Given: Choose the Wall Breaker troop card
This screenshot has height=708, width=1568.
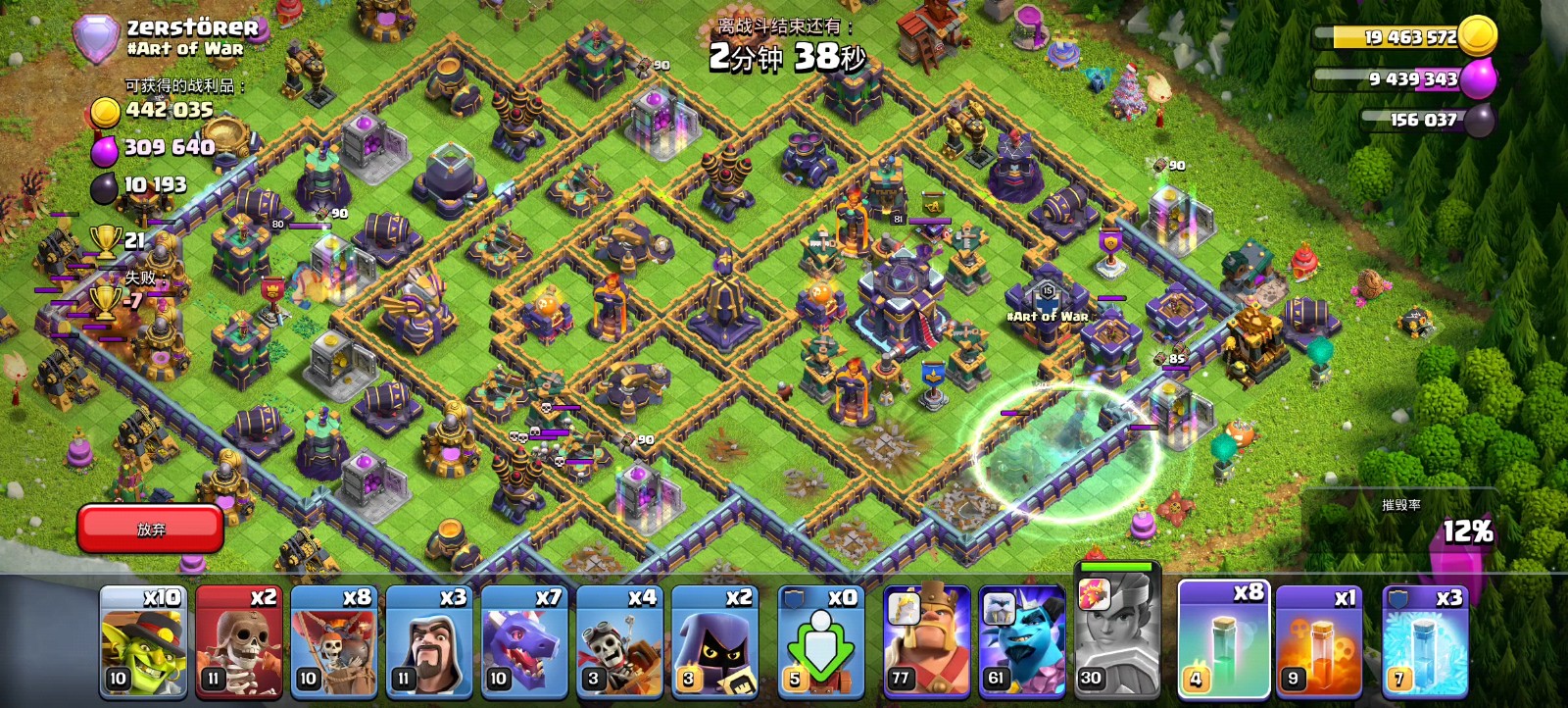Looking at the screenshot, I should tap(238, 642).
